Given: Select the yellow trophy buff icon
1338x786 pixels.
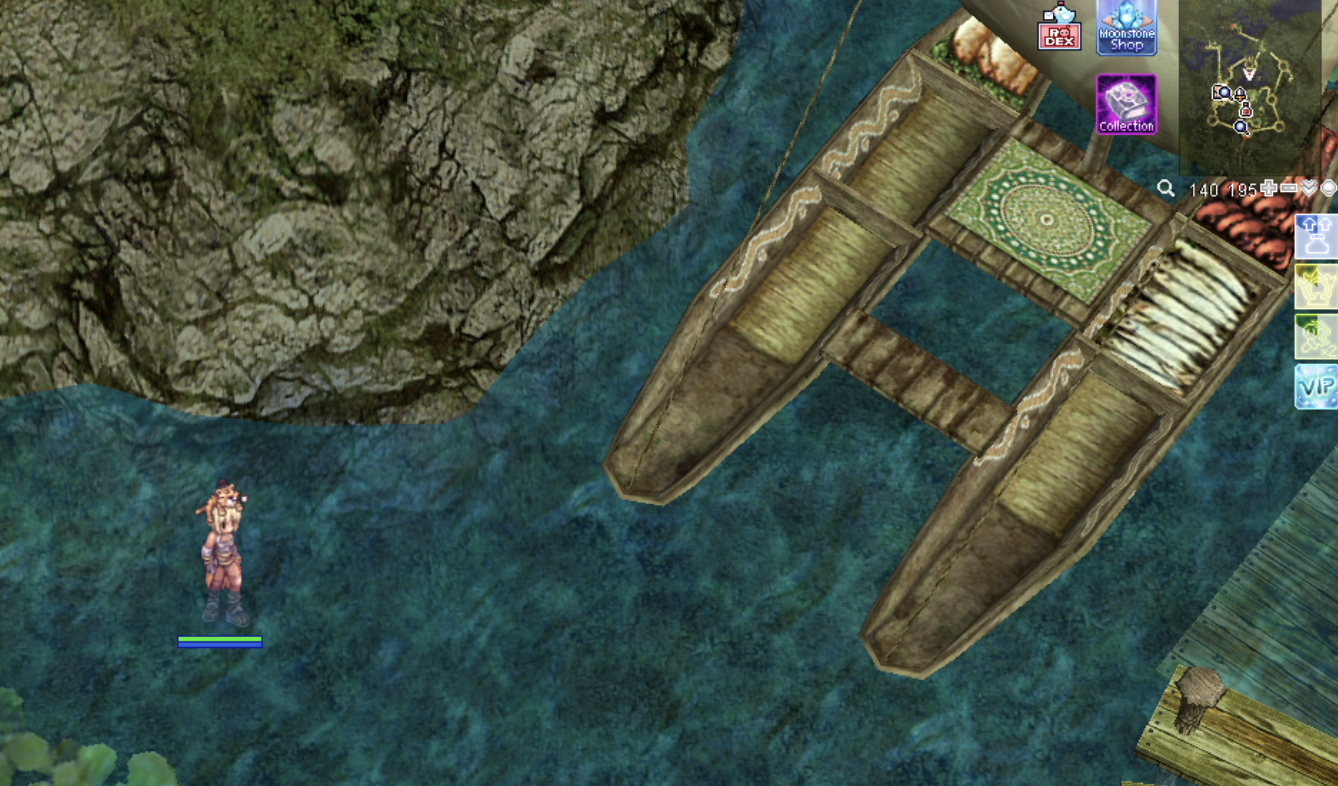Looking at the screenshot, I should 1316,286.
